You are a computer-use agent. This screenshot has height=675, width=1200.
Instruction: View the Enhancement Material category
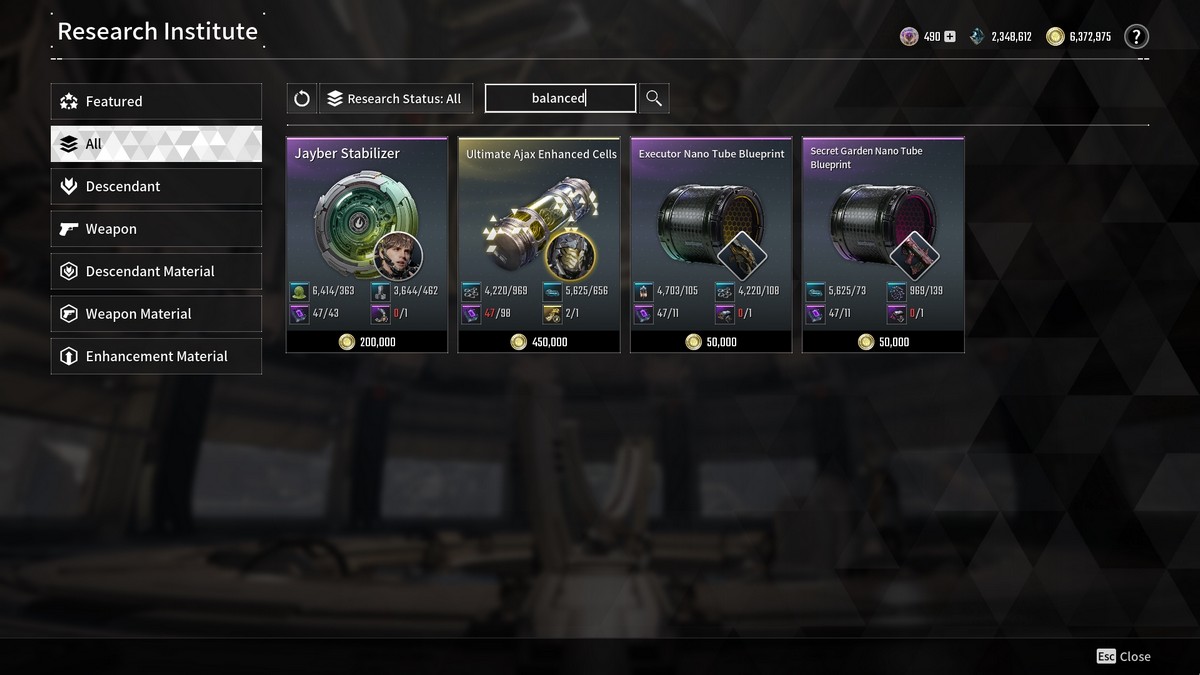point(156,356)
